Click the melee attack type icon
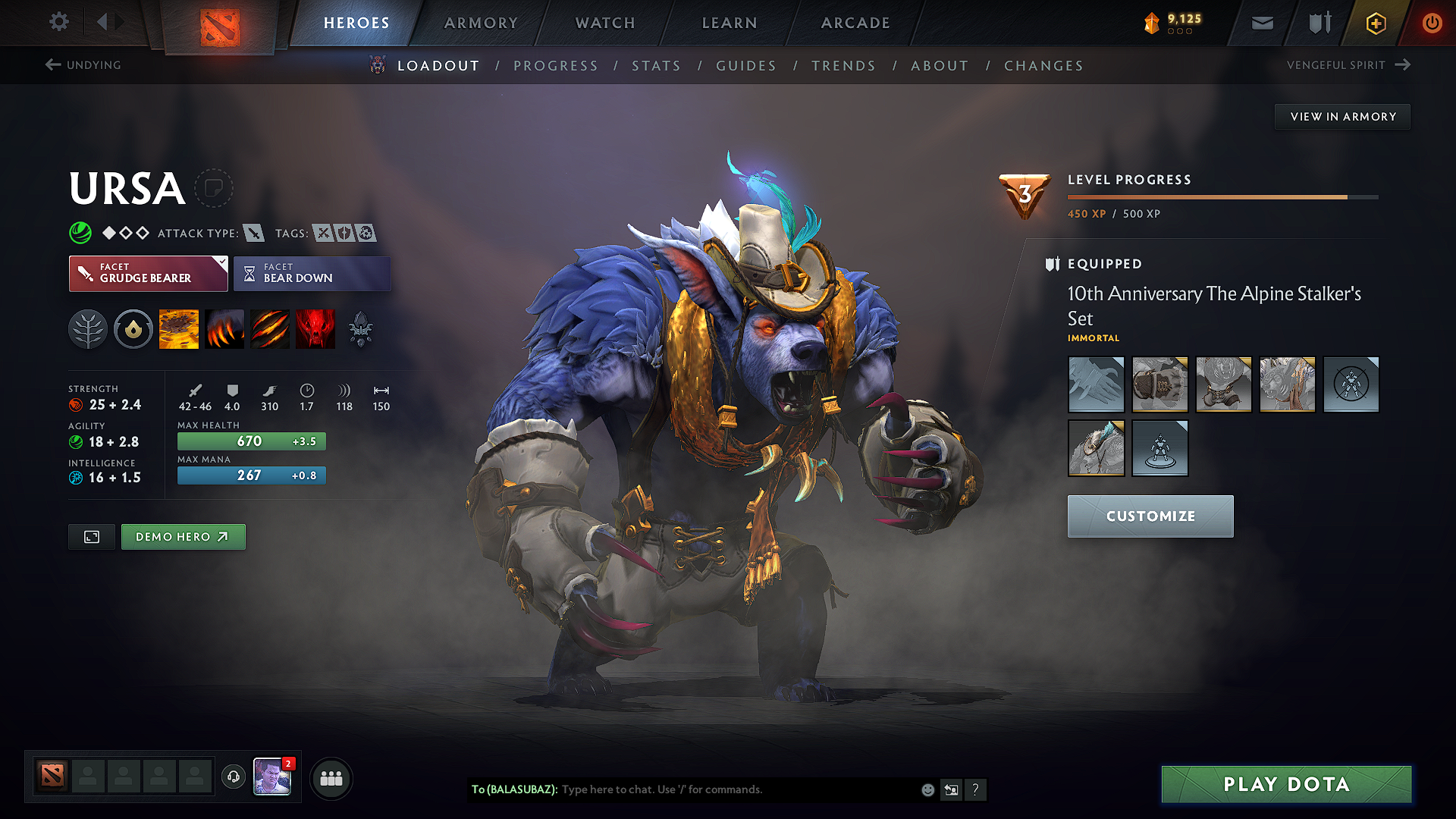Screen dimensions: 1456x819 click(x=253, y=233)
